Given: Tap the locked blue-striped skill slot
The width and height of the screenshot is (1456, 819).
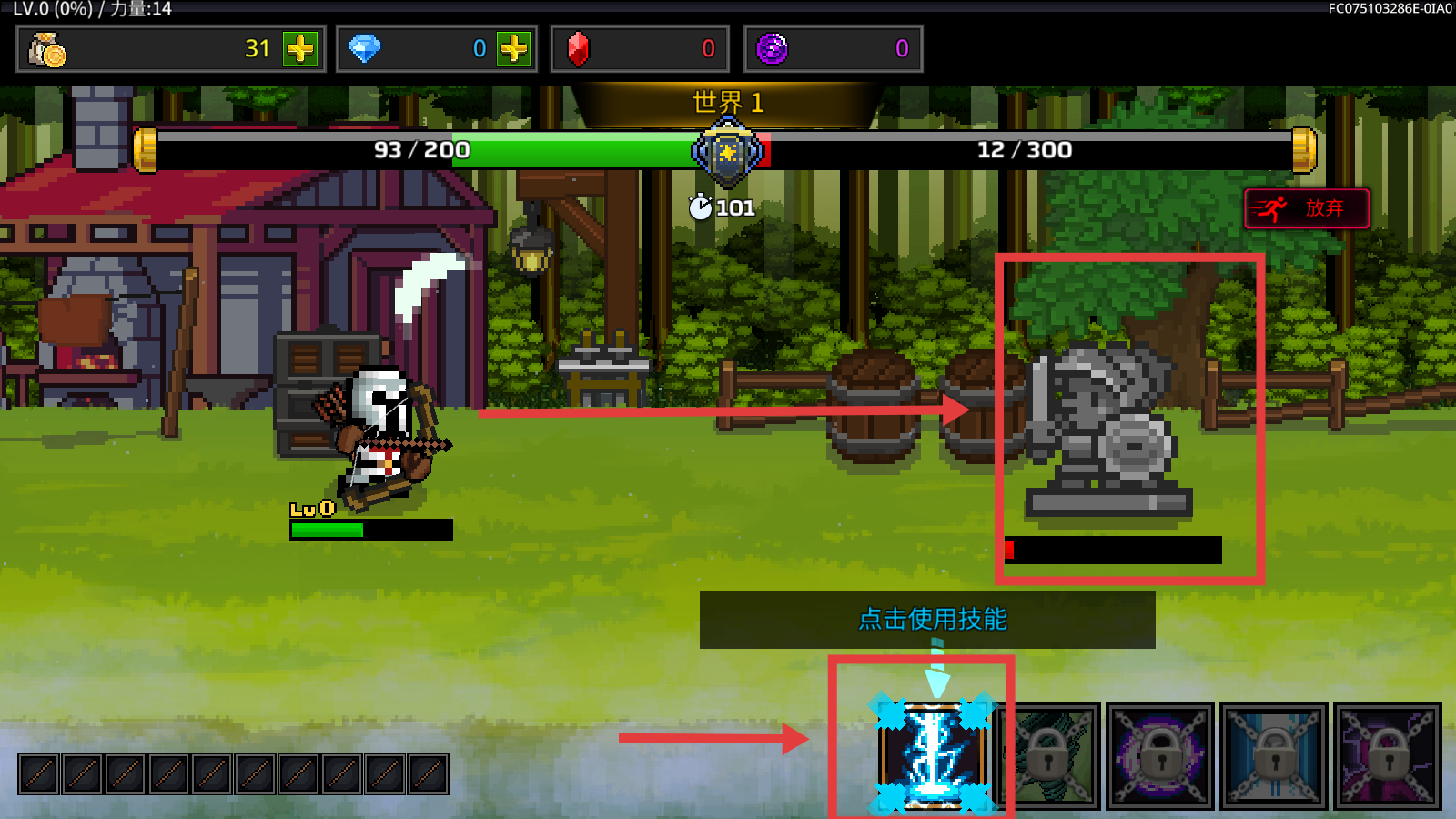Looking at the screenshot, I should [1274, 755].
